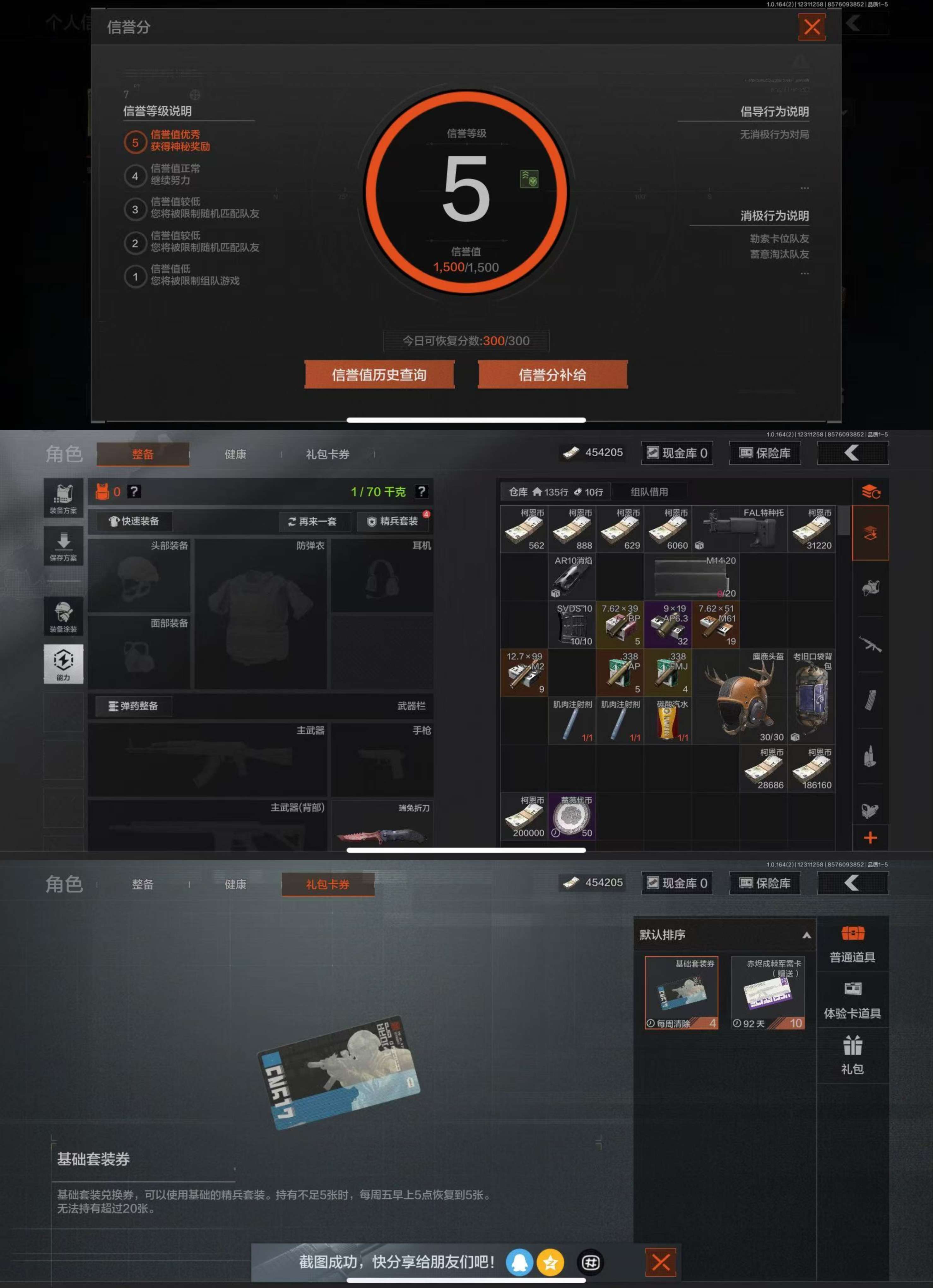
Task: Open 信誉值历史查询 history lookup
Action: (x=379, y=375)
